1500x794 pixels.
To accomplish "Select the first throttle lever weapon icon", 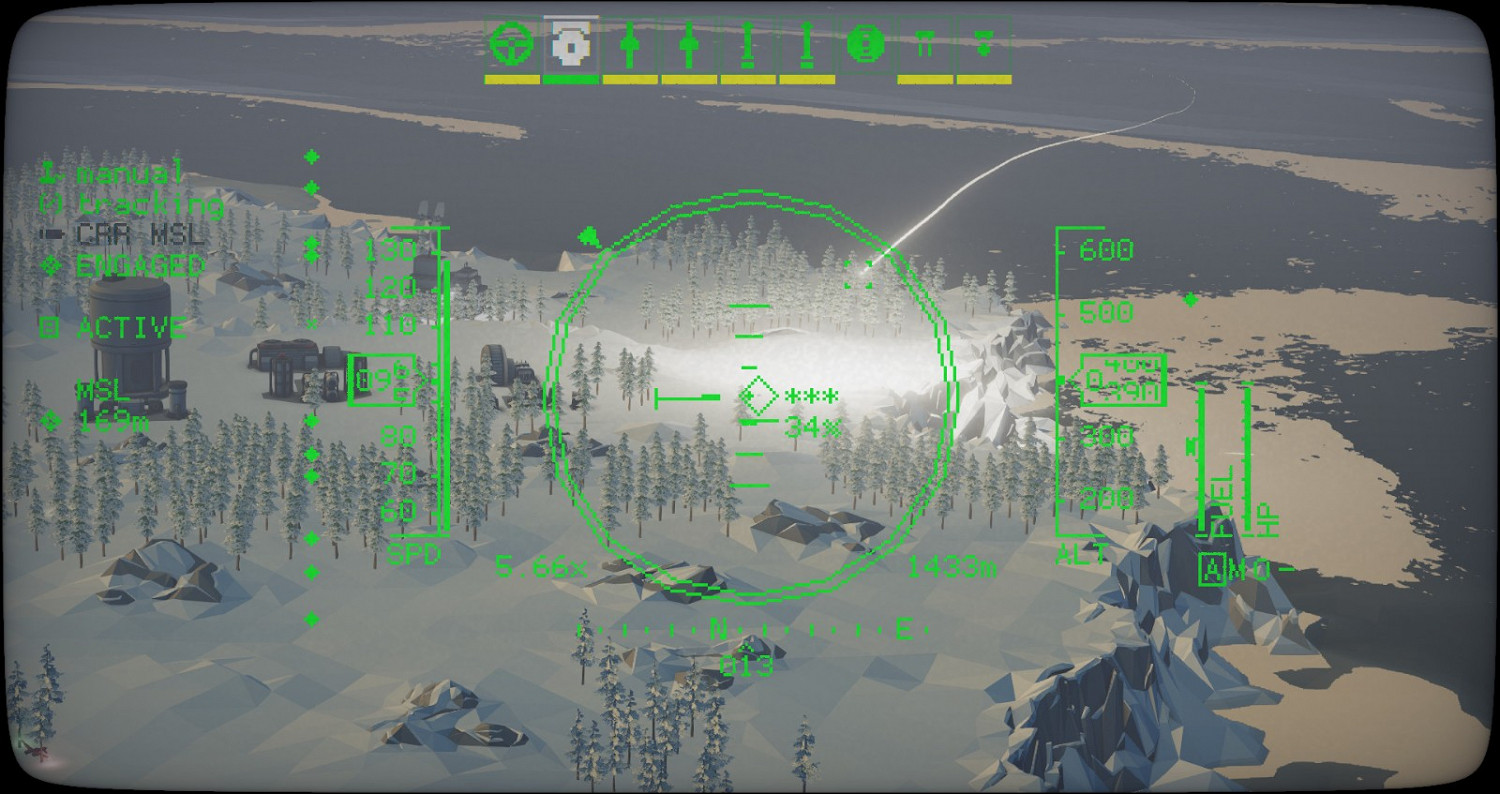I will coord(628,44).
